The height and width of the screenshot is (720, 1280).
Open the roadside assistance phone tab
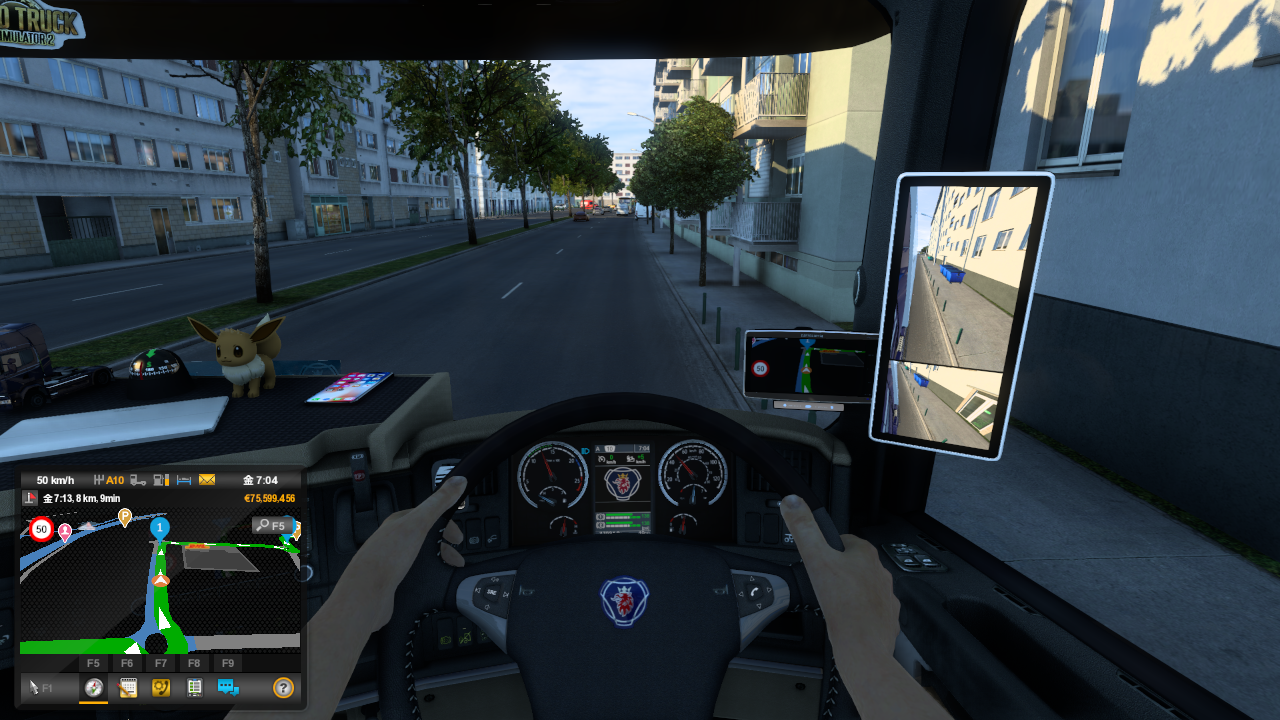160,687
